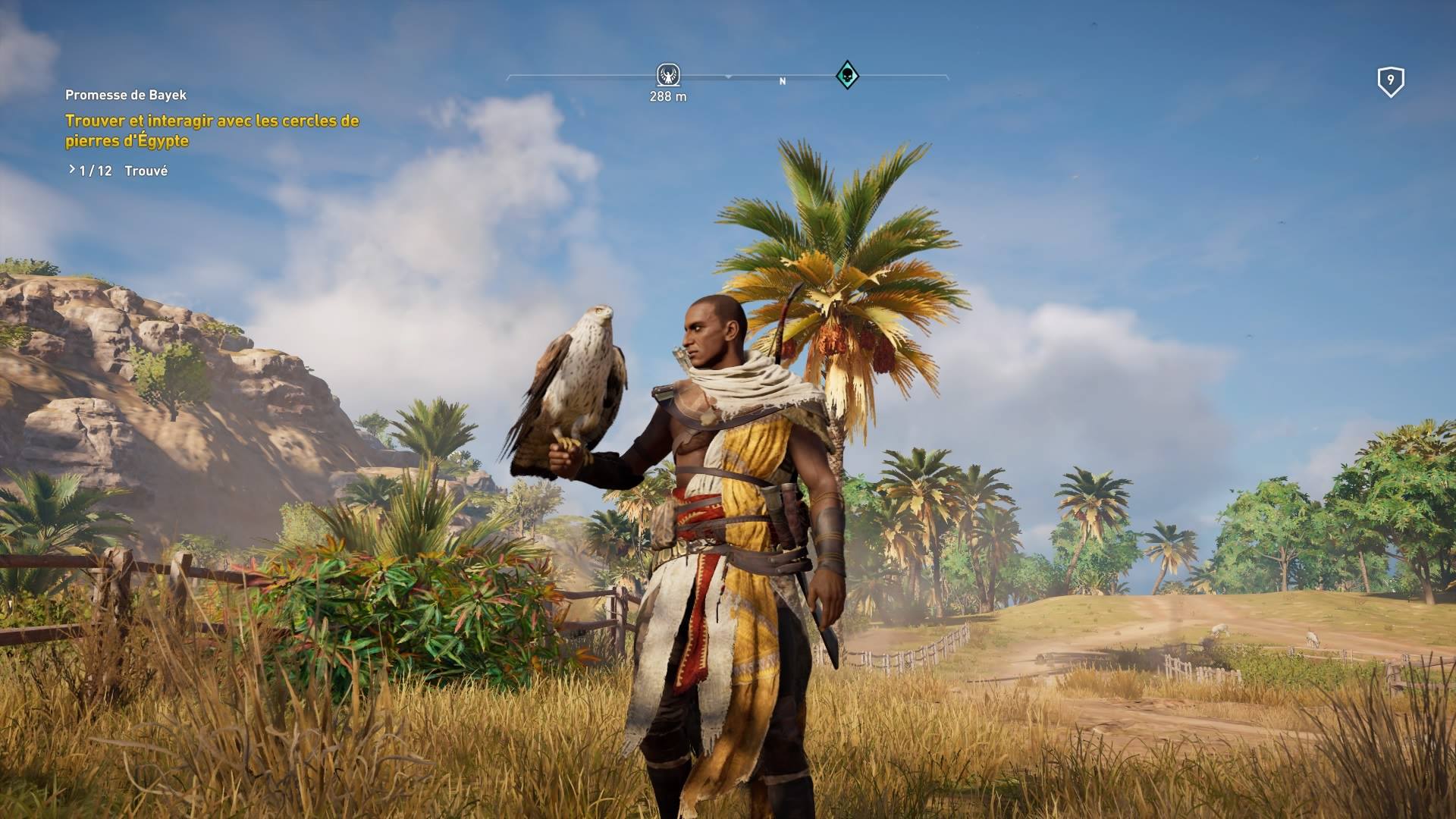Select the Promesse de Bayek quest title
This screenshot has height=819, width=1456.
(x=126, y=95)
